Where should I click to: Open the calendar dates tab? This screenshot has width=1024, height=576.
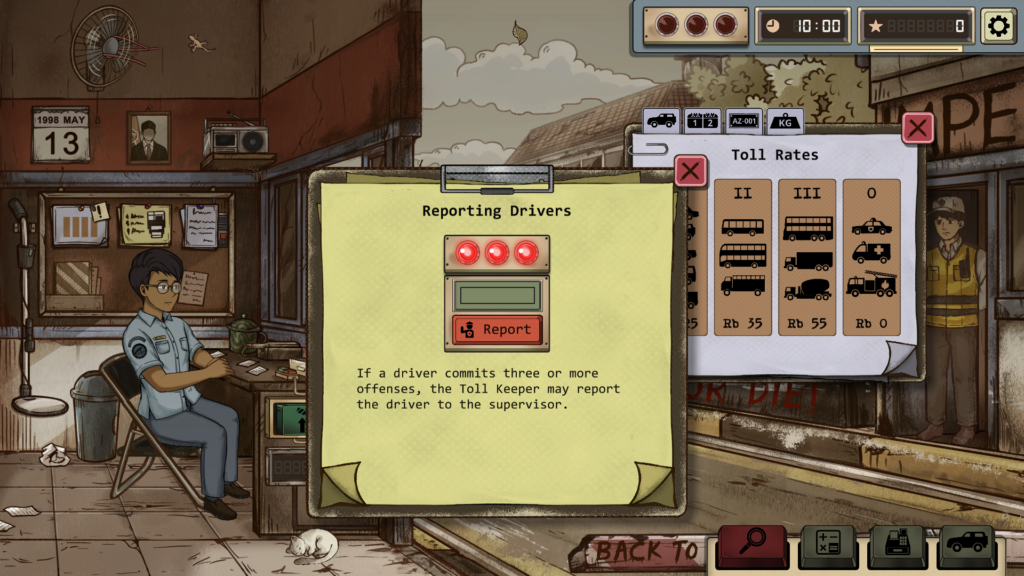(702, 121)
